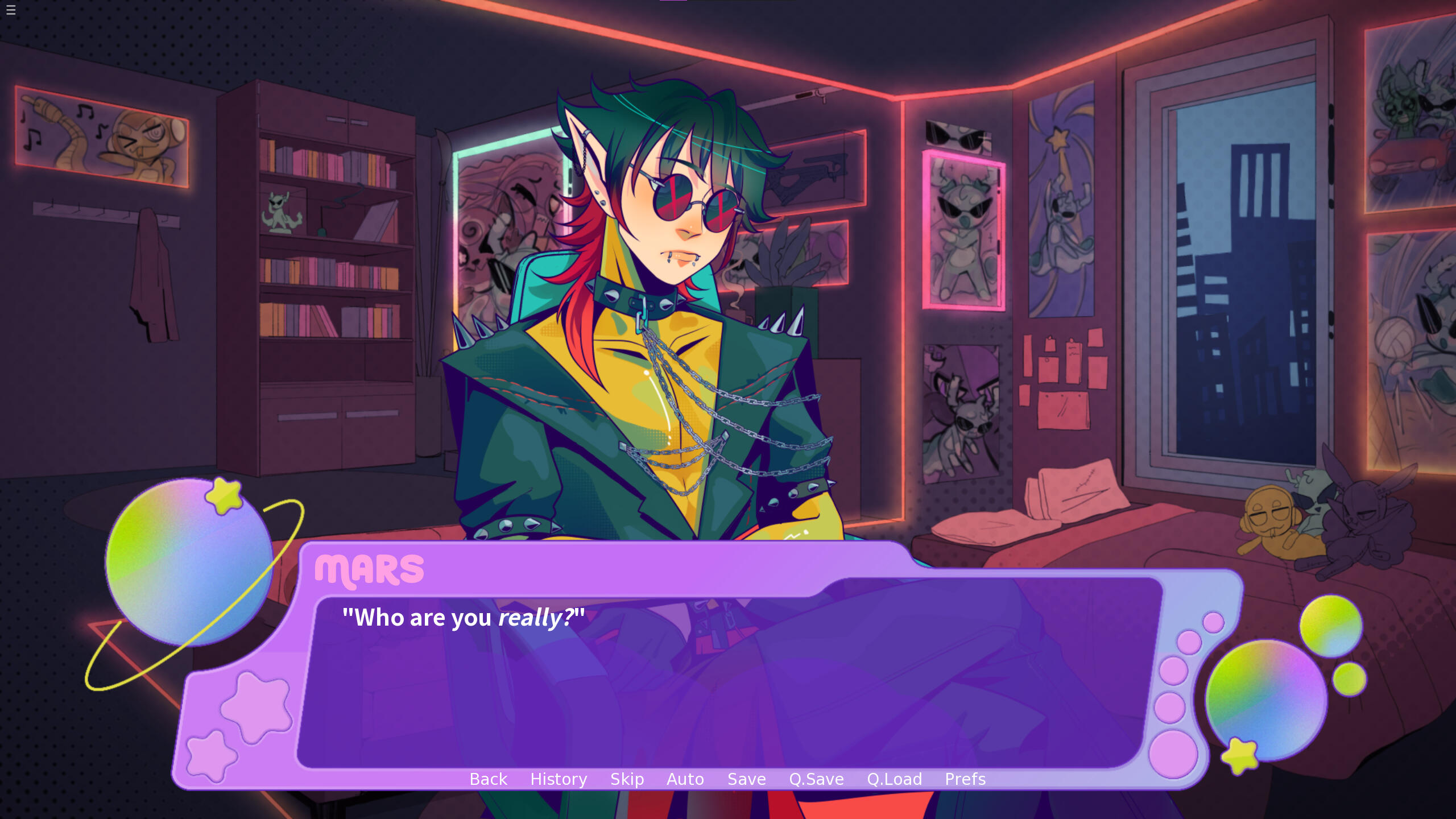The image size is (1456, 819).
Task: Open the History log
Action: click(559, 779)
